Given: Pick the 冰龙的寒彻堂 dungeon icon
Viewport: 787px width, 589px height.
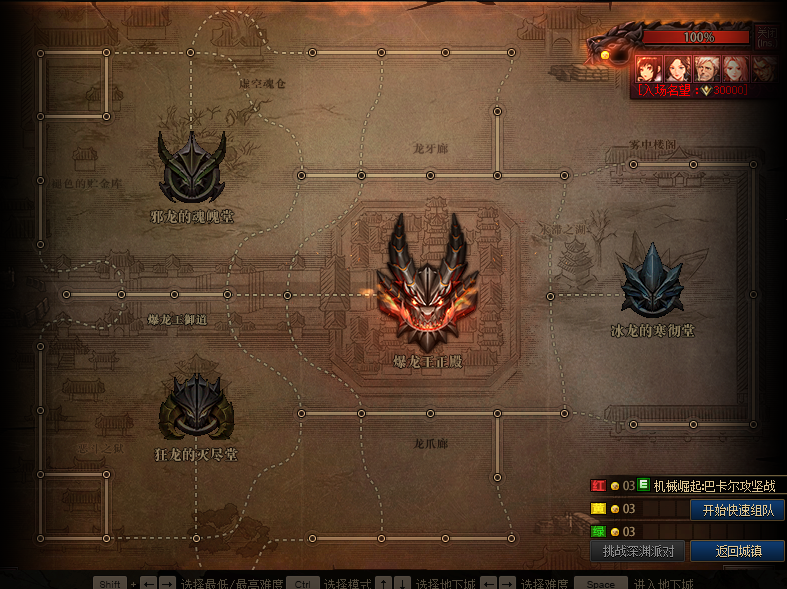Looking at the screenshot, I should pos(652,281).
